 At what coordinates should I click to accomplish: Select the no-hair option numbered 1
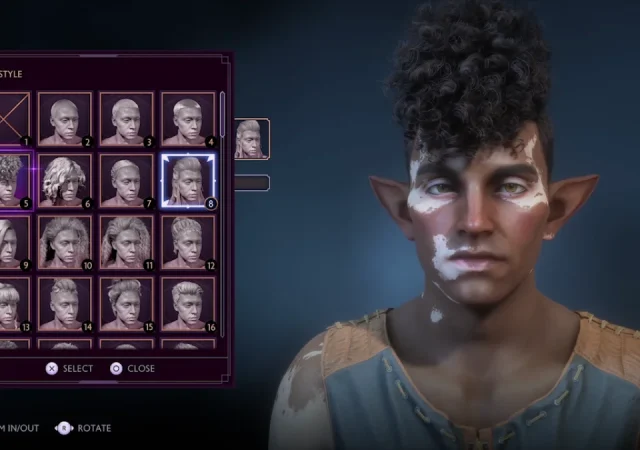coord(12,119)
